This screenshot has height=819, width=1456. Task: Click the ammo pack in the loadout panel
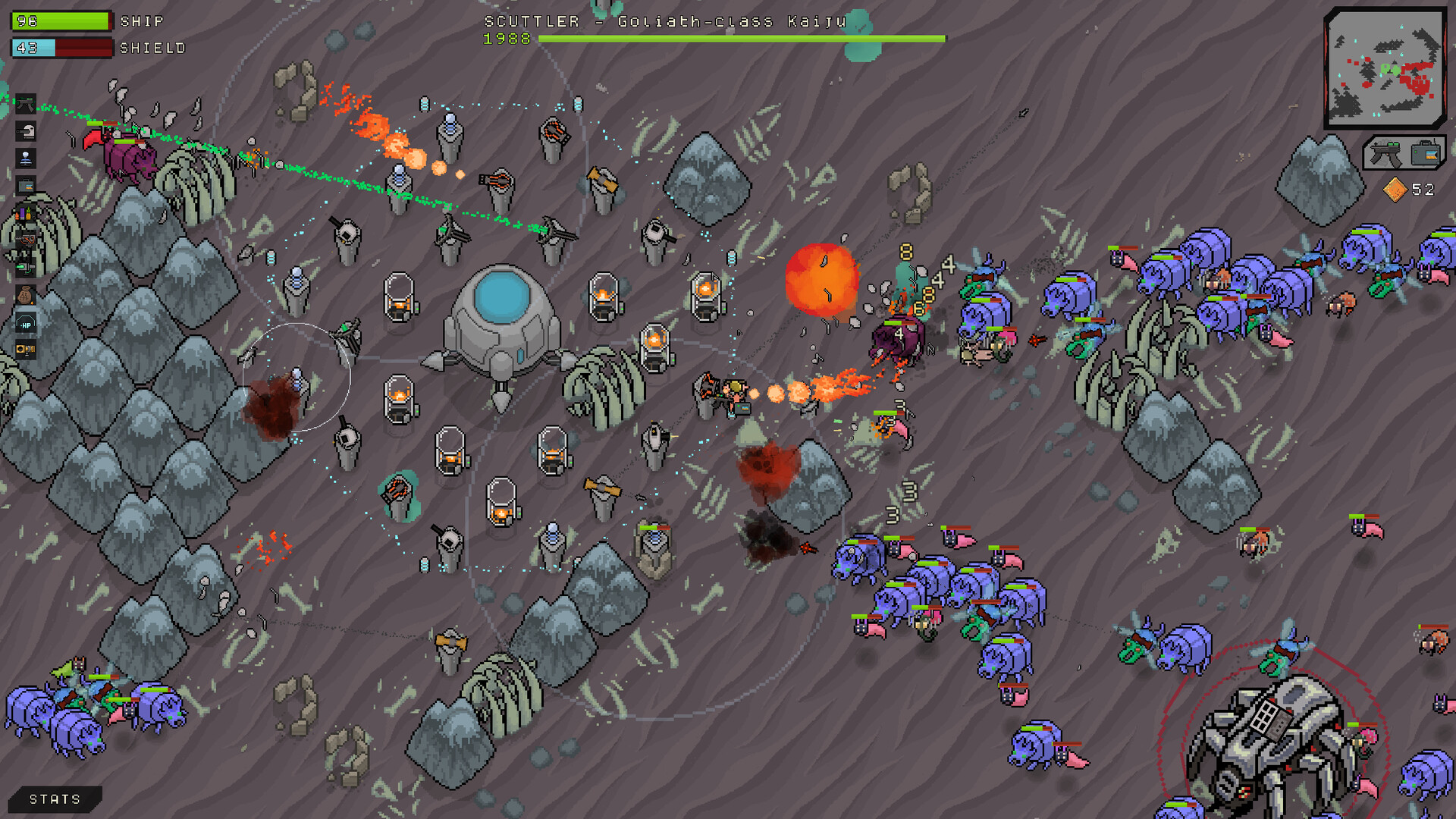point(1425,153)
